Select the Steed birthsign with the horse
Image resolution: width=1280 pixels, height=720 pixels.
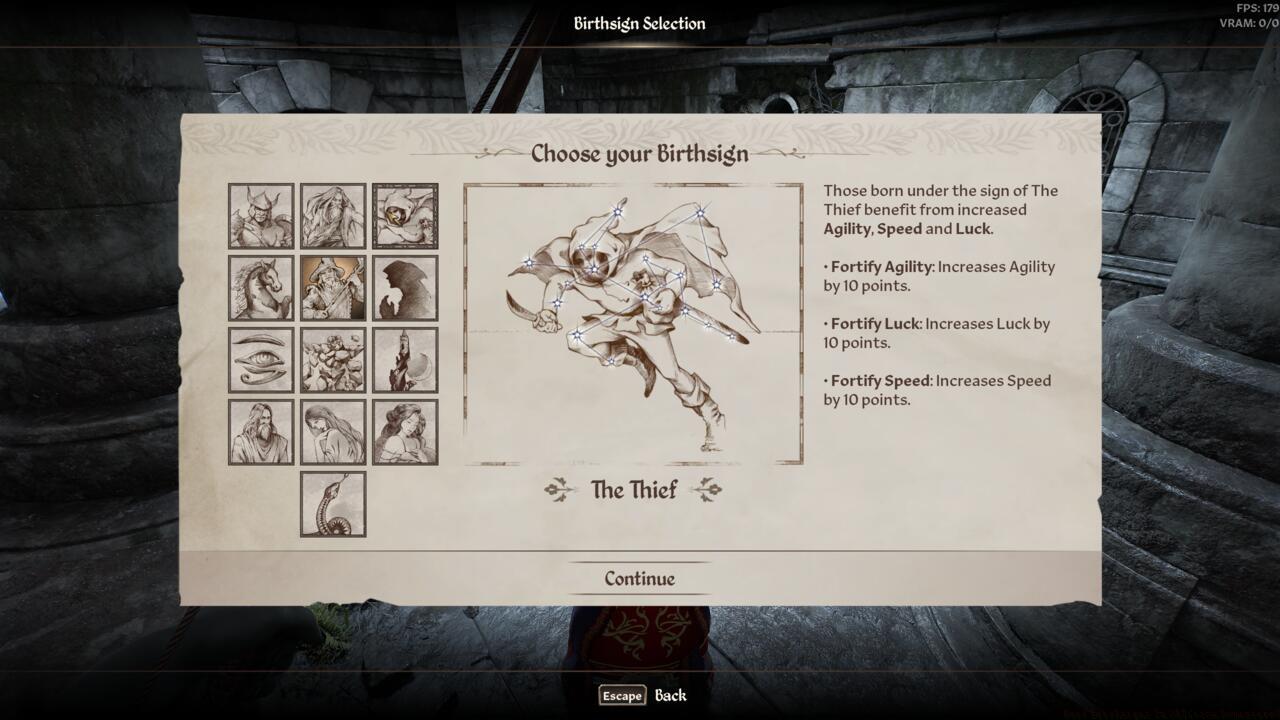[260, 288]
